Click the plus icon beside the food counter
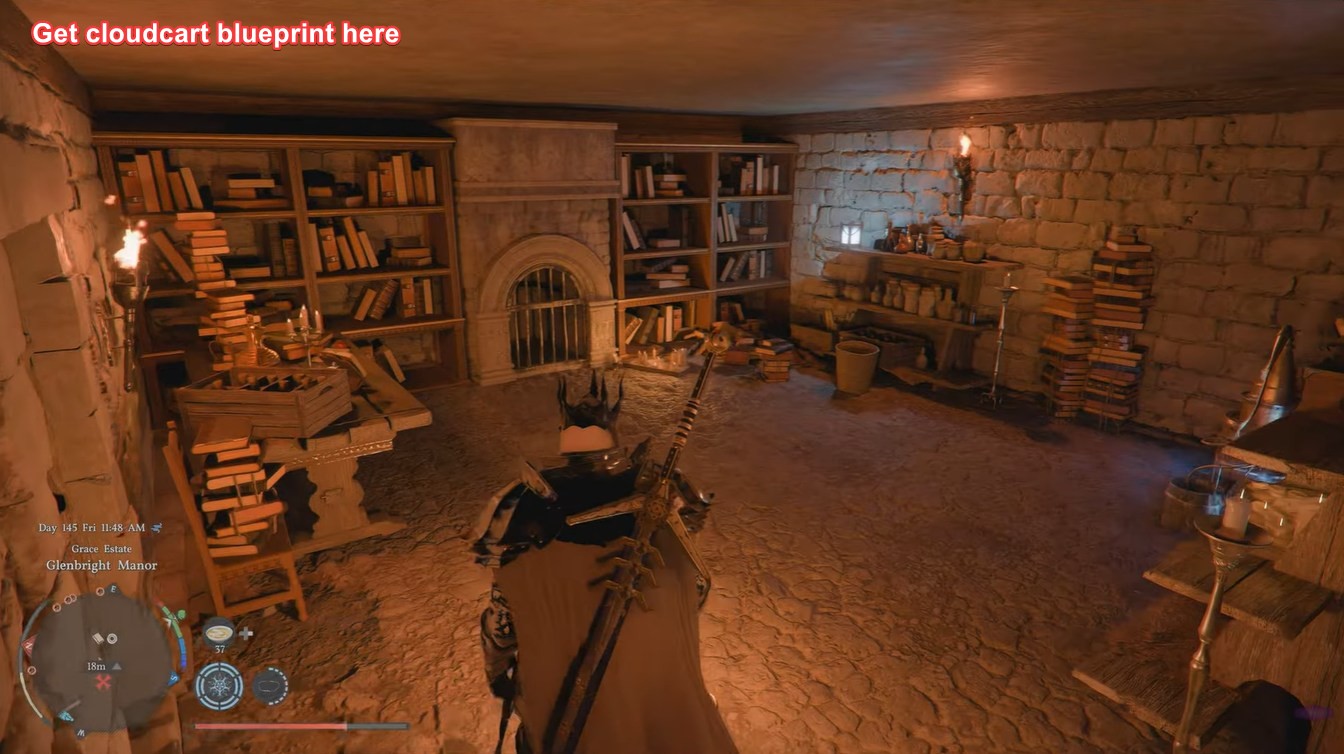 coord(247,634)
